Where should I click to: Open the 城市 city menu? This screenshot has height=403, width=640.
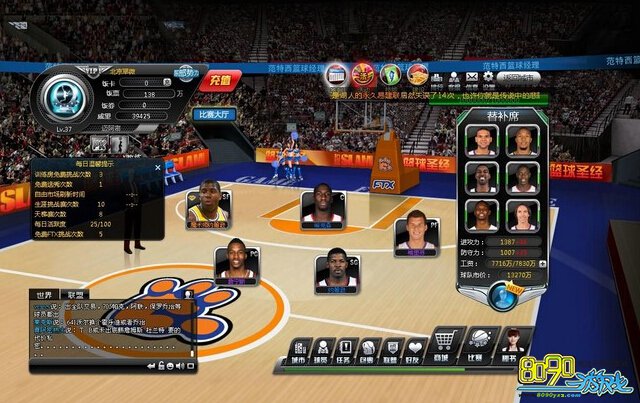[x=297, y=349]
